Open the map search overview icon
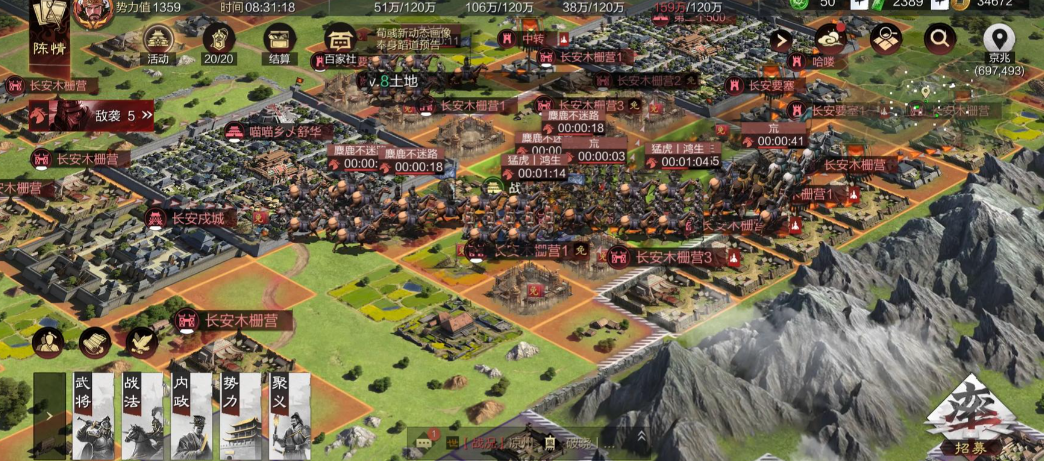 [x=885, y=39]
